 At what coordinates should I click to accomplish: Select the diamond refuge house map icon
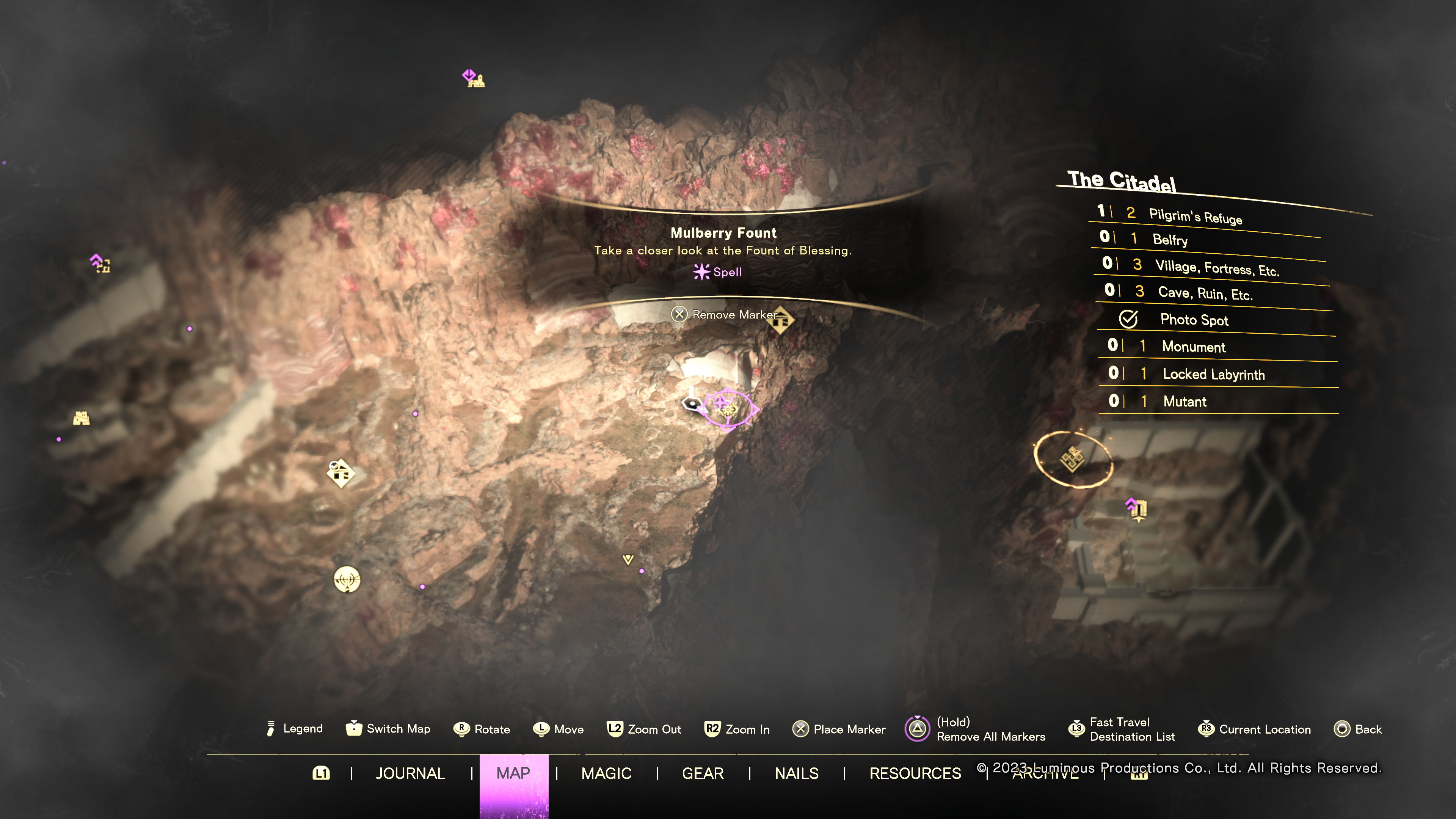point(341,473)
